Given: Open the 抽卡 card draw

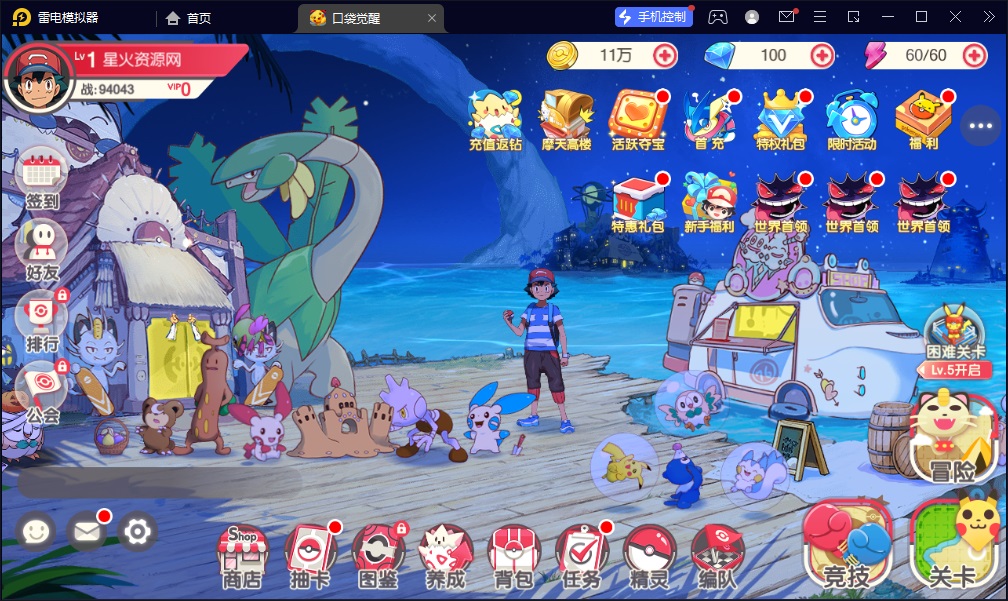Looking at the screenshot, I should pos(309,554).
